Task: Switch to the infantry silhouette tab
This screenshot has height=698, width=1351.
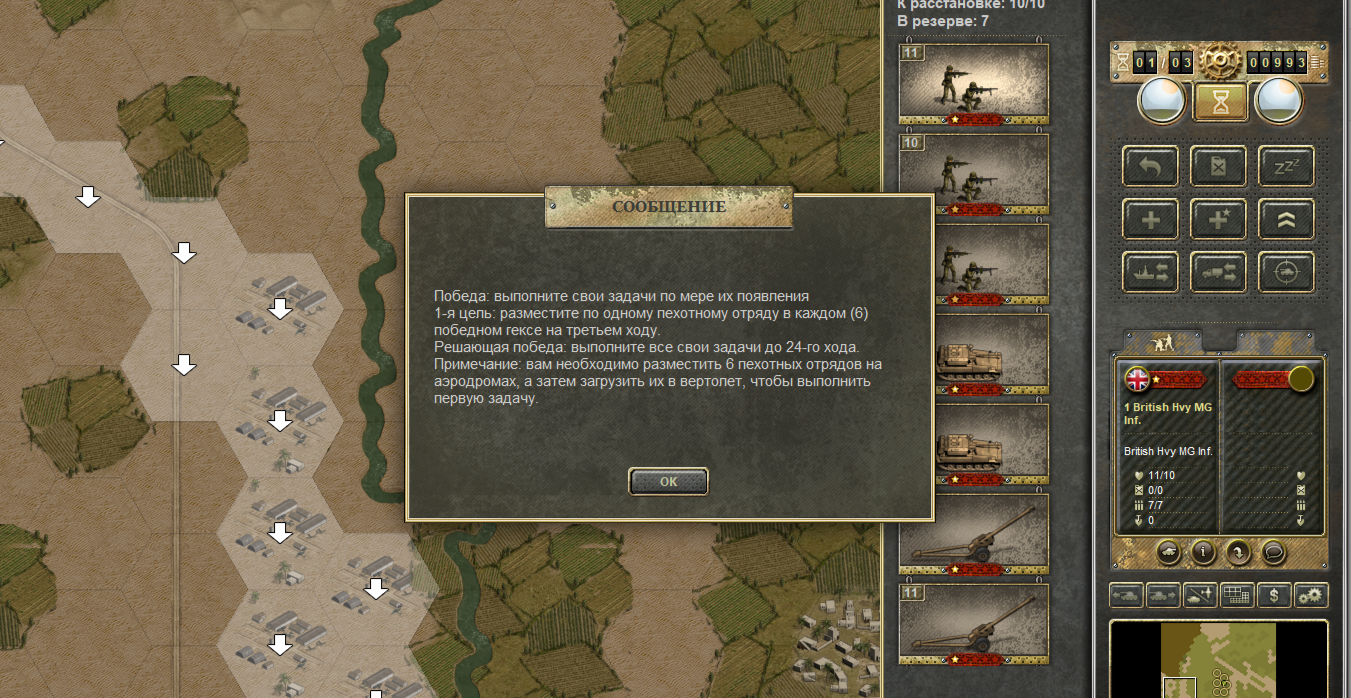Action: (x=1162, y=342)
